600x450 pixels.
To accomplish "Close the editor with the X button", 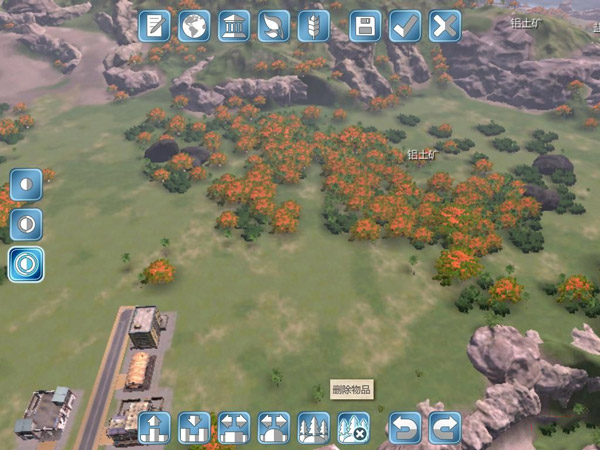I will point(445,26).
